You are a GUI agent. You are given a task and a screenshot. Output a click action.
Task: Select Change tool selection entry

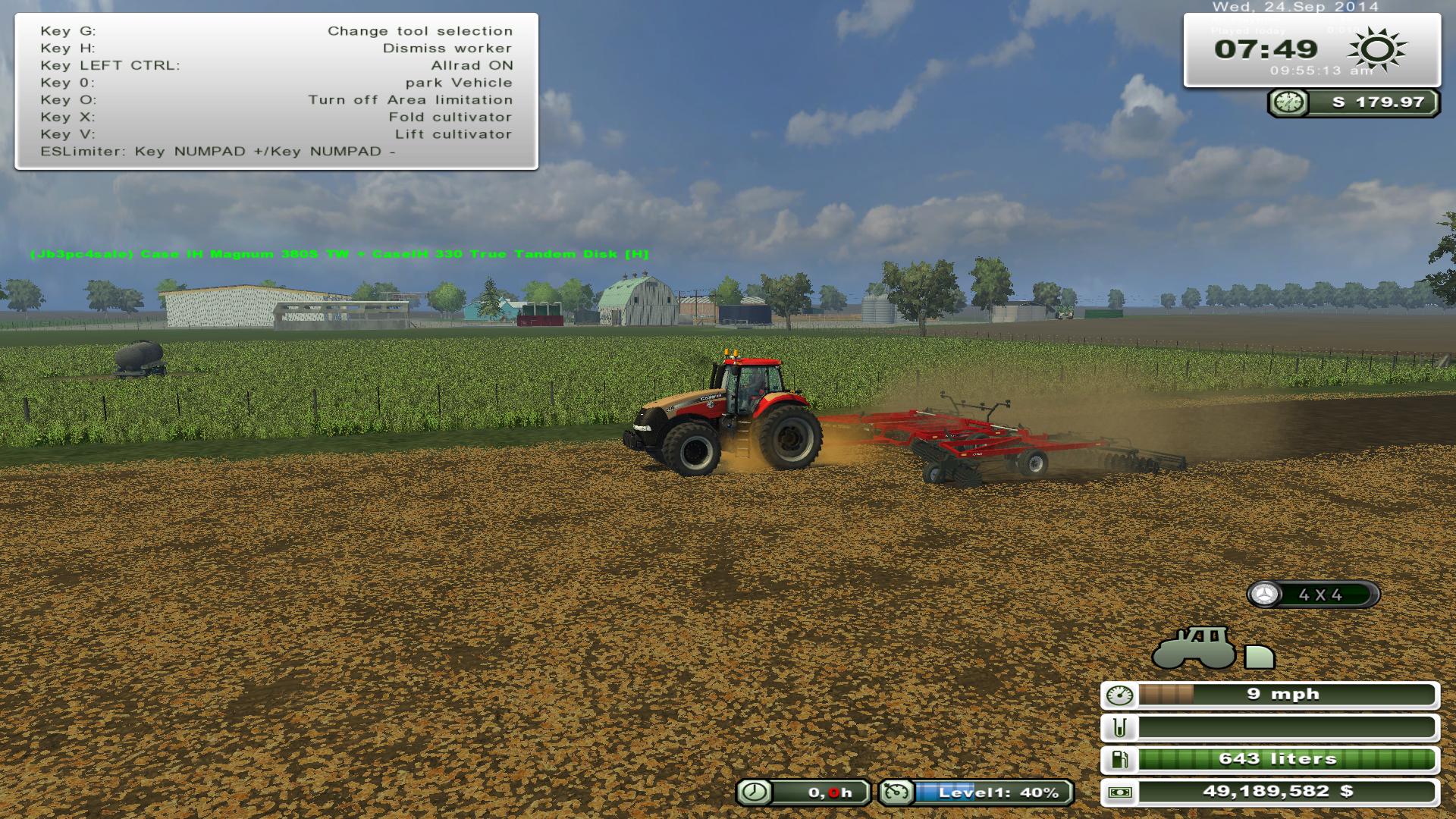point(419,31)
